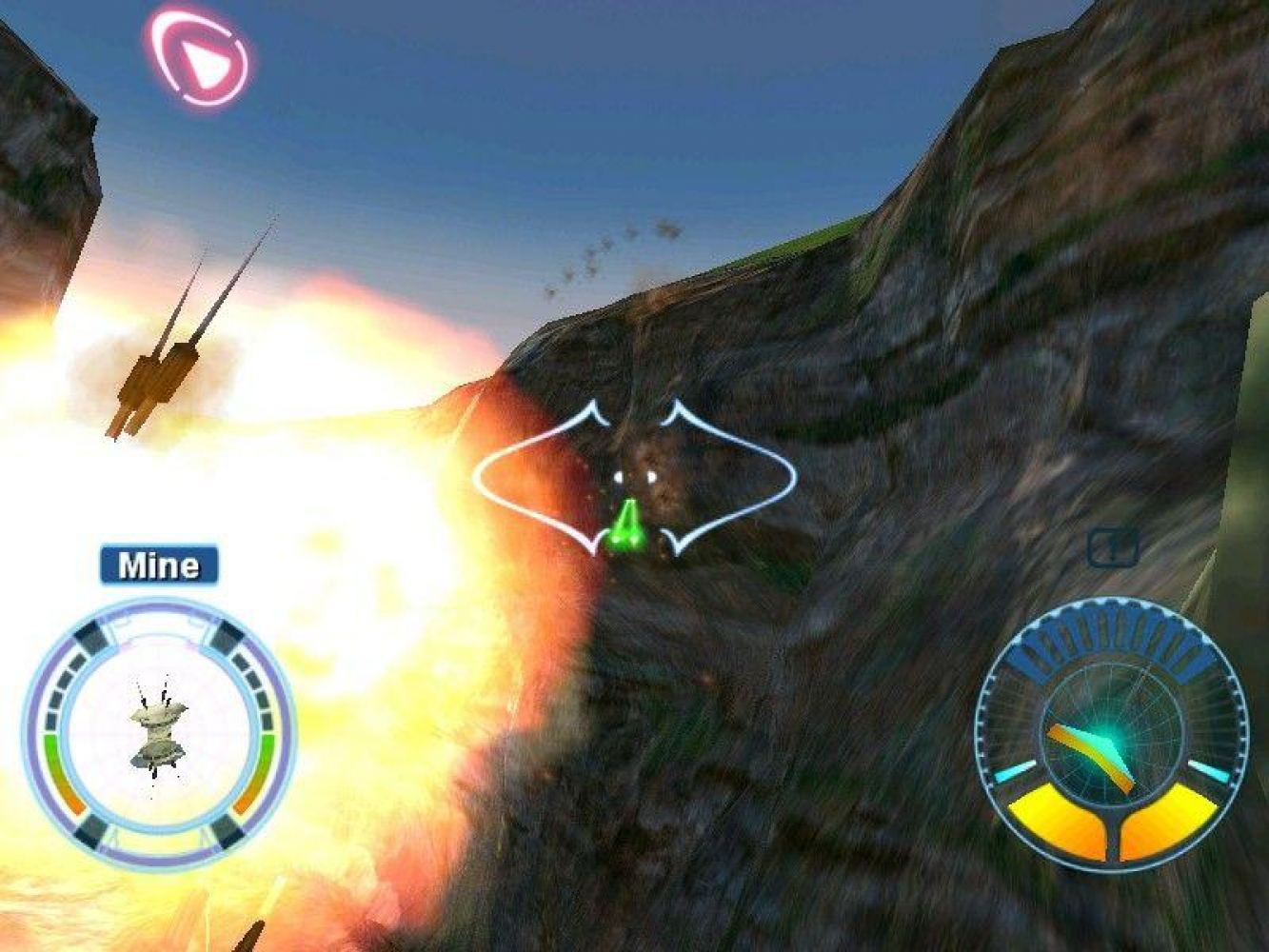
Task: Open the circular mine target display
Action: pos(158,733)
